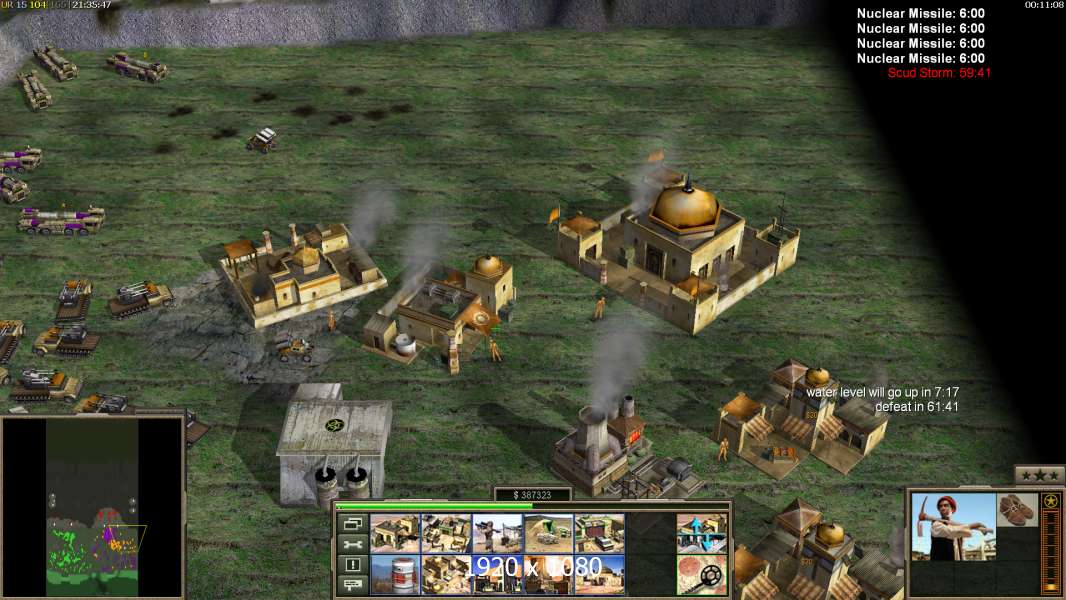Image resolution: width=1066 pixels, height=600 pixels.
Task: Open the three-star General's powers button
Action: [x=1039, y=475]
